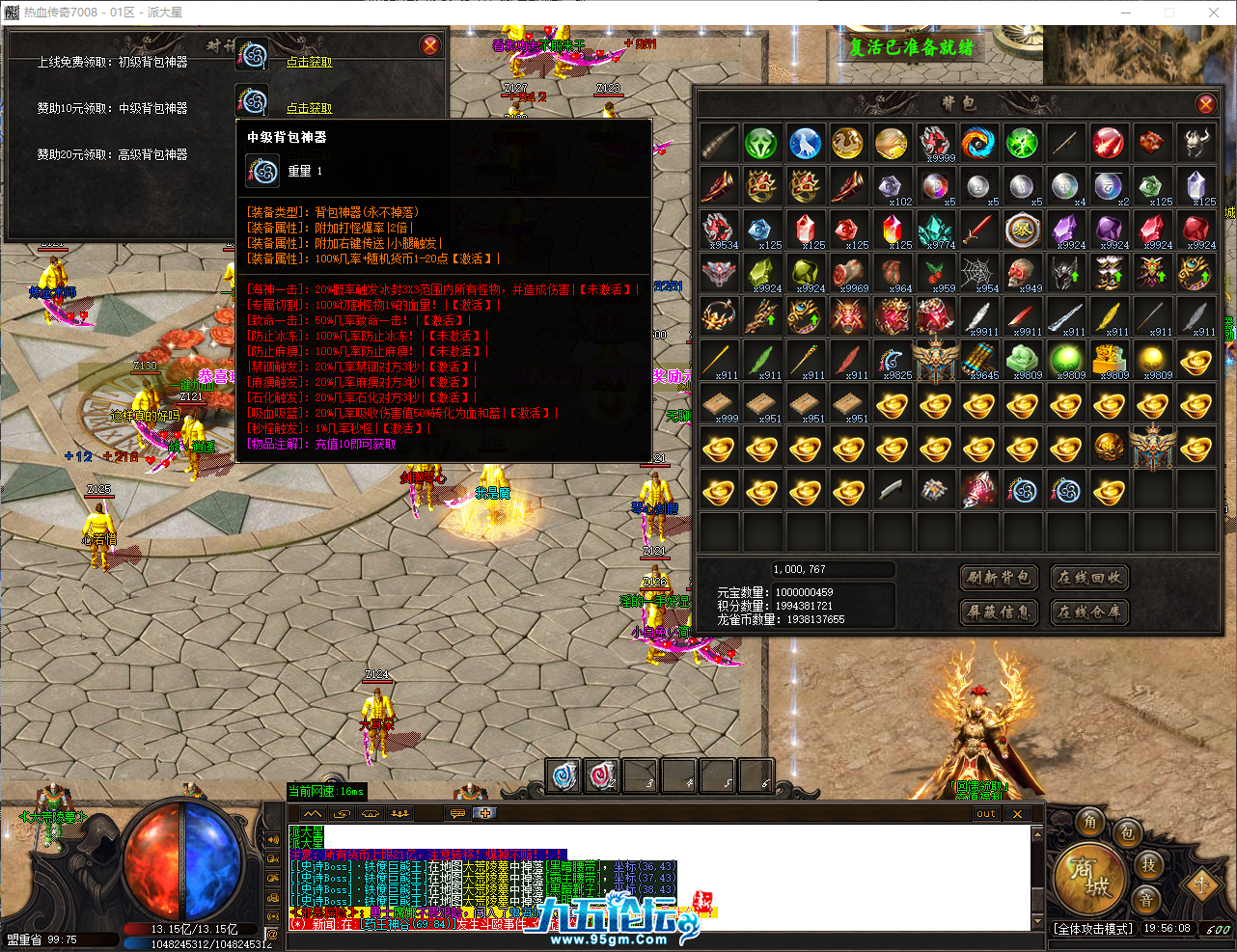
Task: Collapse chat with the double-chevron icon
Action: (x=313, y=813)
